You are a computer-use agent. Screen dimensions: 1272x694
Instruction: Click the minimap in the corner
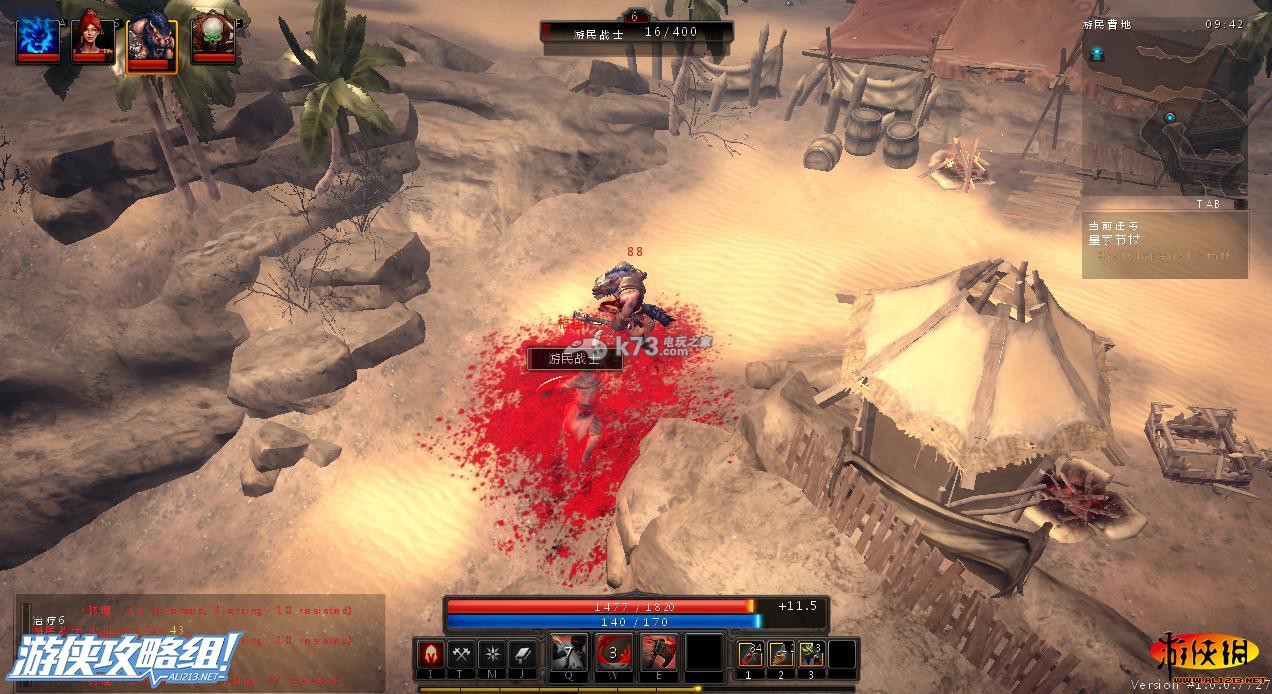click(1165, 112)
